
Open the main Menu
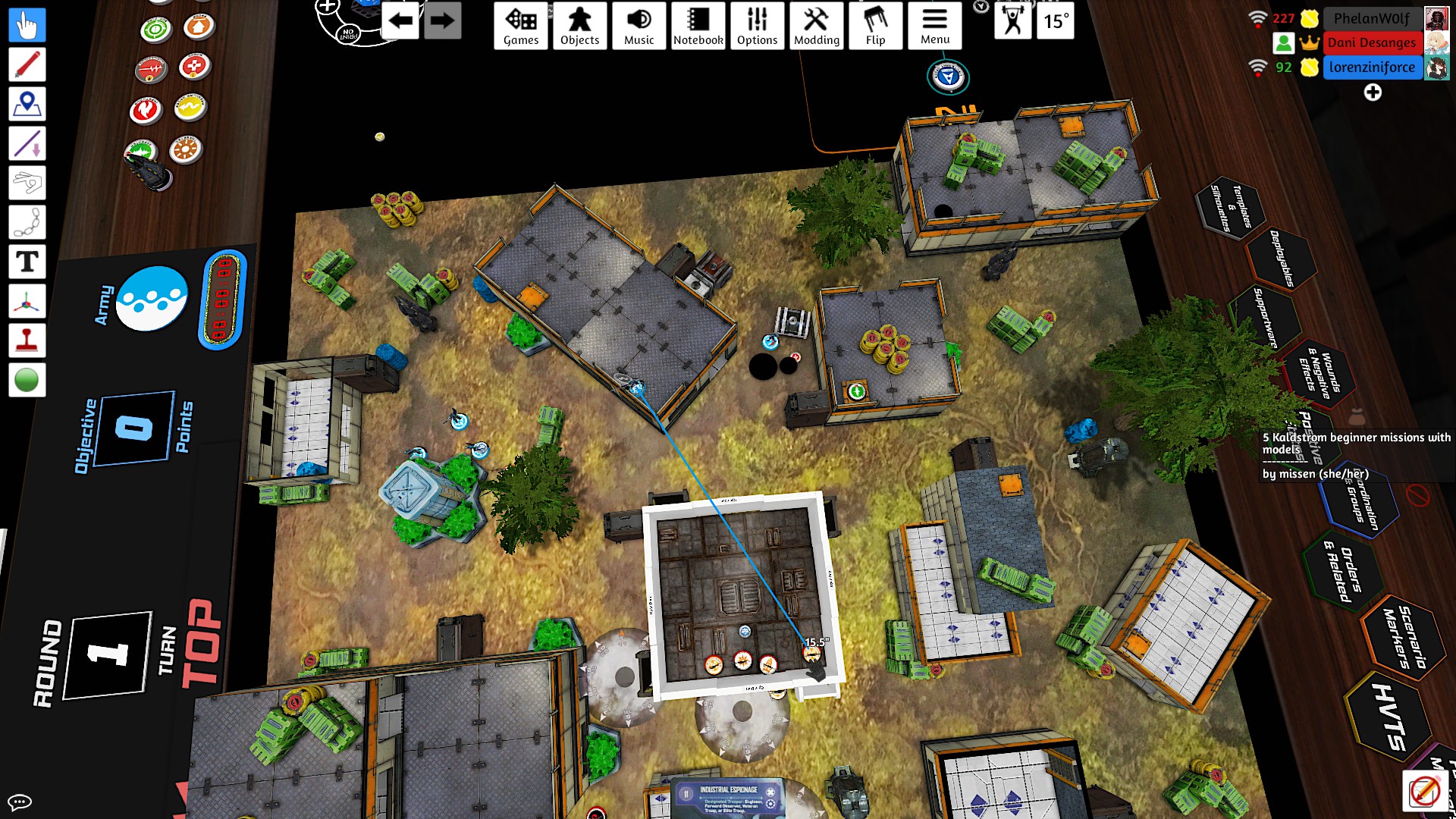tap(934, 26)
